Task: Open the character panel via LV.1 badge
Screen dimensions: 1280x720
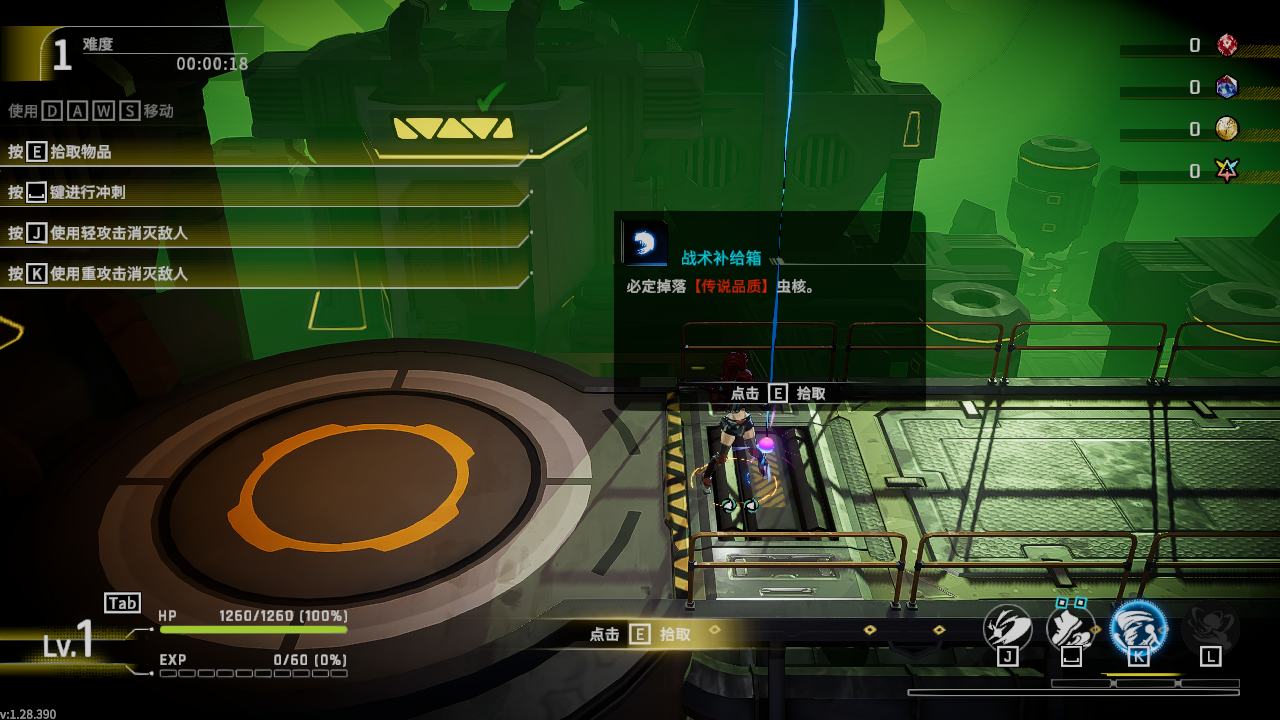Action: (68, 639)
